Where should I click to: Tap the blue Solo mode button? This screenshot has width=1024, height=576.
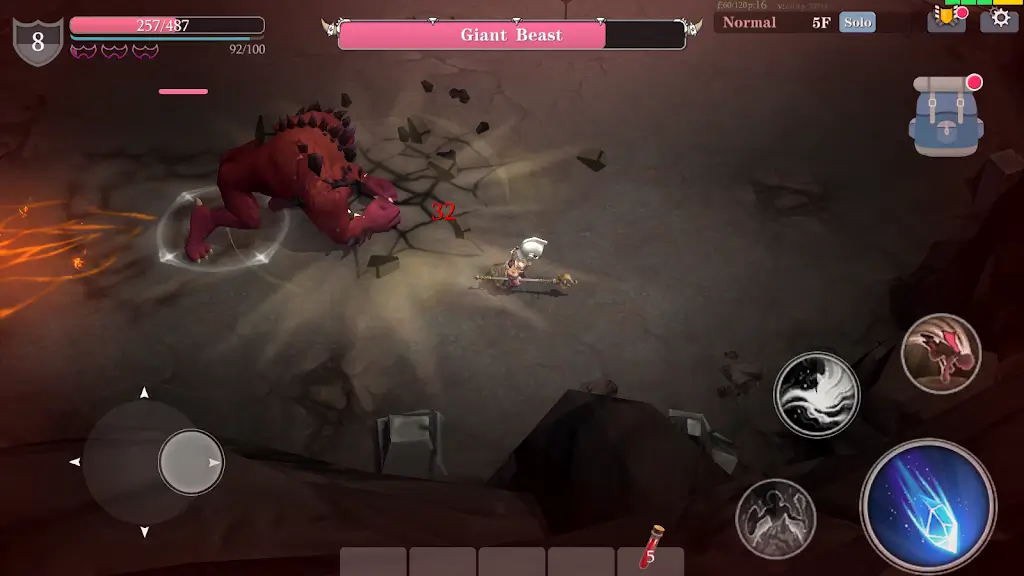point(857,22)
